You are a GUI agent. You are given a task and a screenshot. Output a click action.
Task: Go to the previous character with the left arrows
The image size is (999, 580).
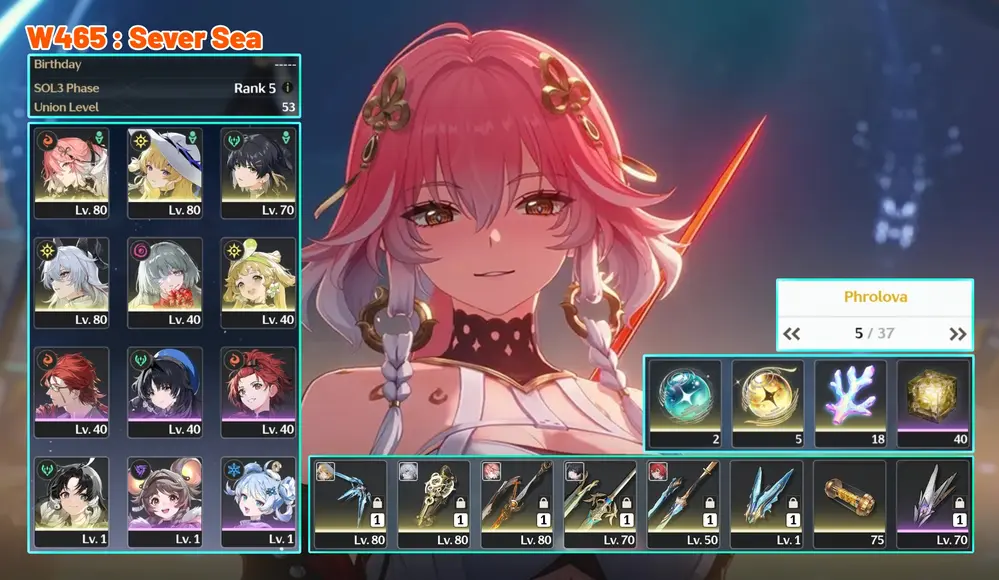792,334
